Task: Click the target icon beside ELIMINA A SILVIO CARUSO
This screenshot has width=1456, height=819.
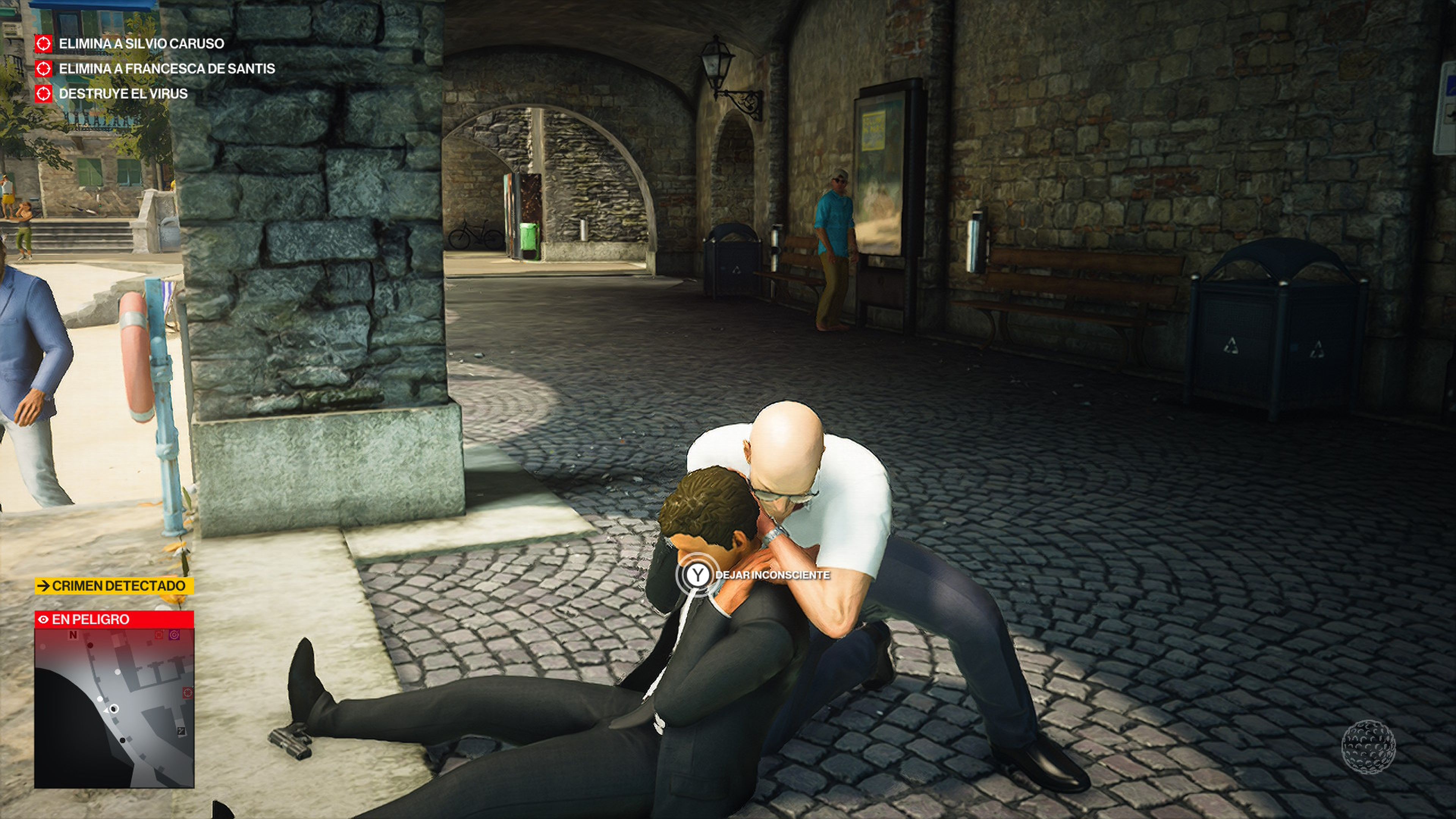Action: 45,44
